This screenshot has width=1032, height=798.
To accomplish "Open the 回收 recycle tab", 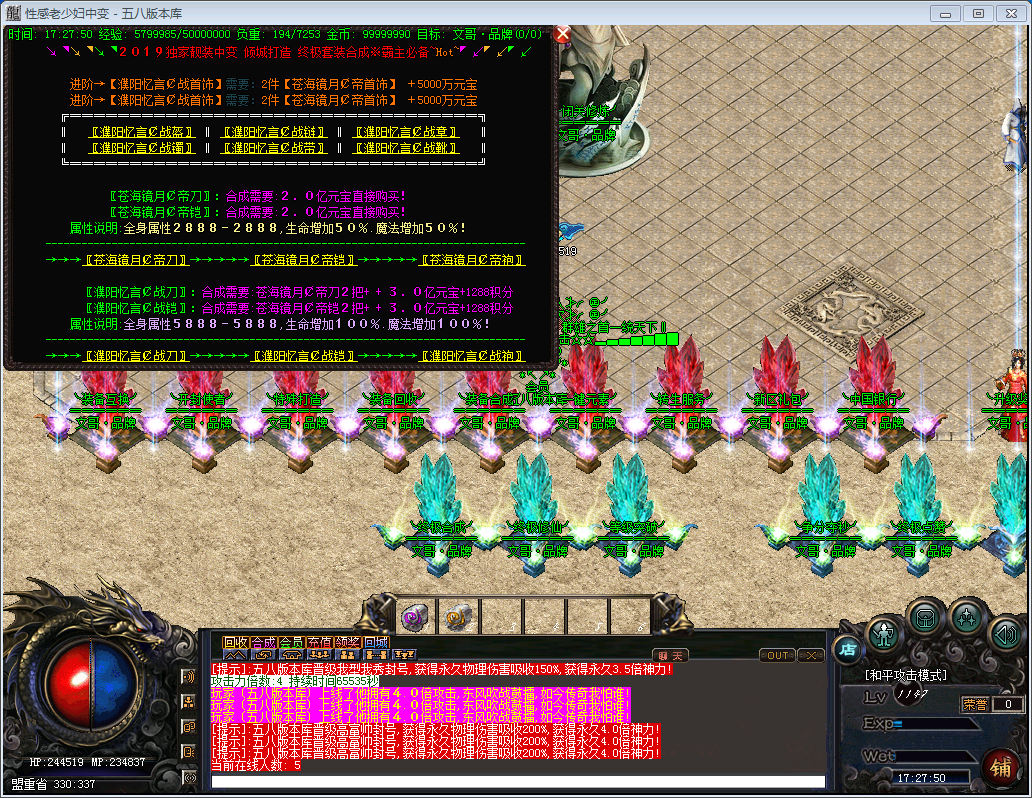I will pyautogui.click(x=235, y=642).
